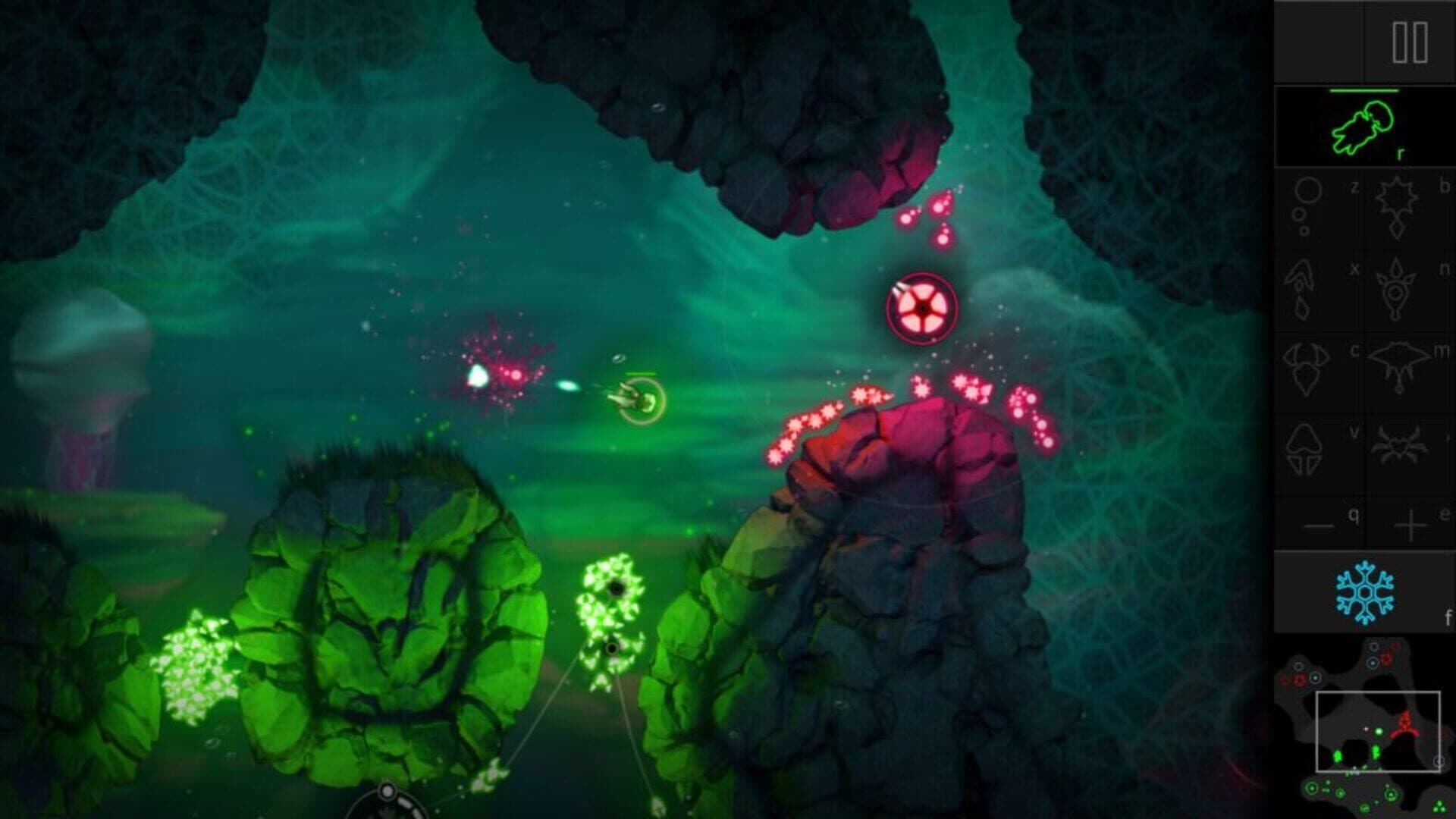Image resolution: width=1456 pixels, height=819 pixels.
Task: Choose the bubbles creature icon
Action: click(1307, 206)
